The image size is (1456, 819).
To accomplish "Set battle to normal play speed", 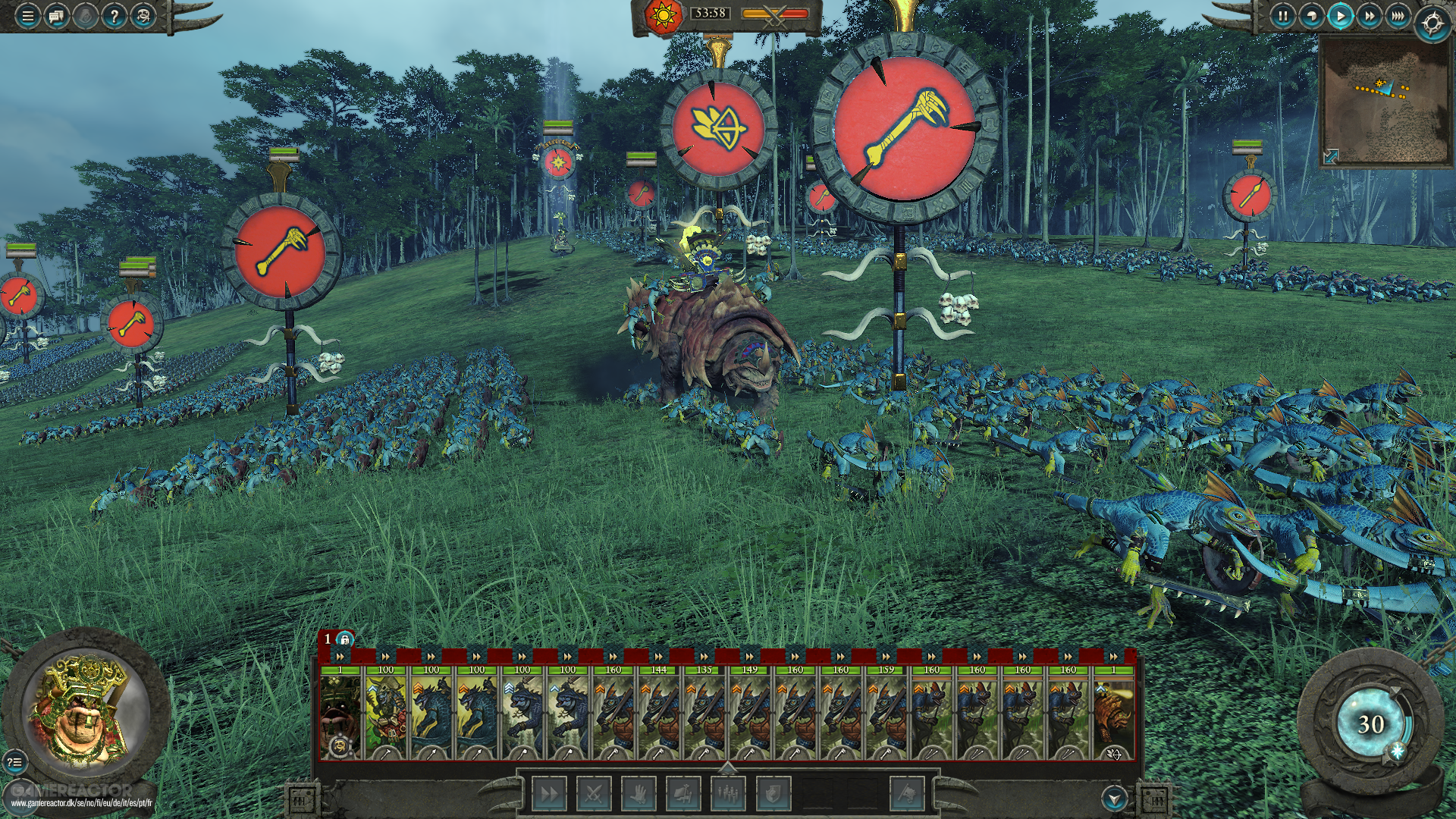I will 1340,16.
